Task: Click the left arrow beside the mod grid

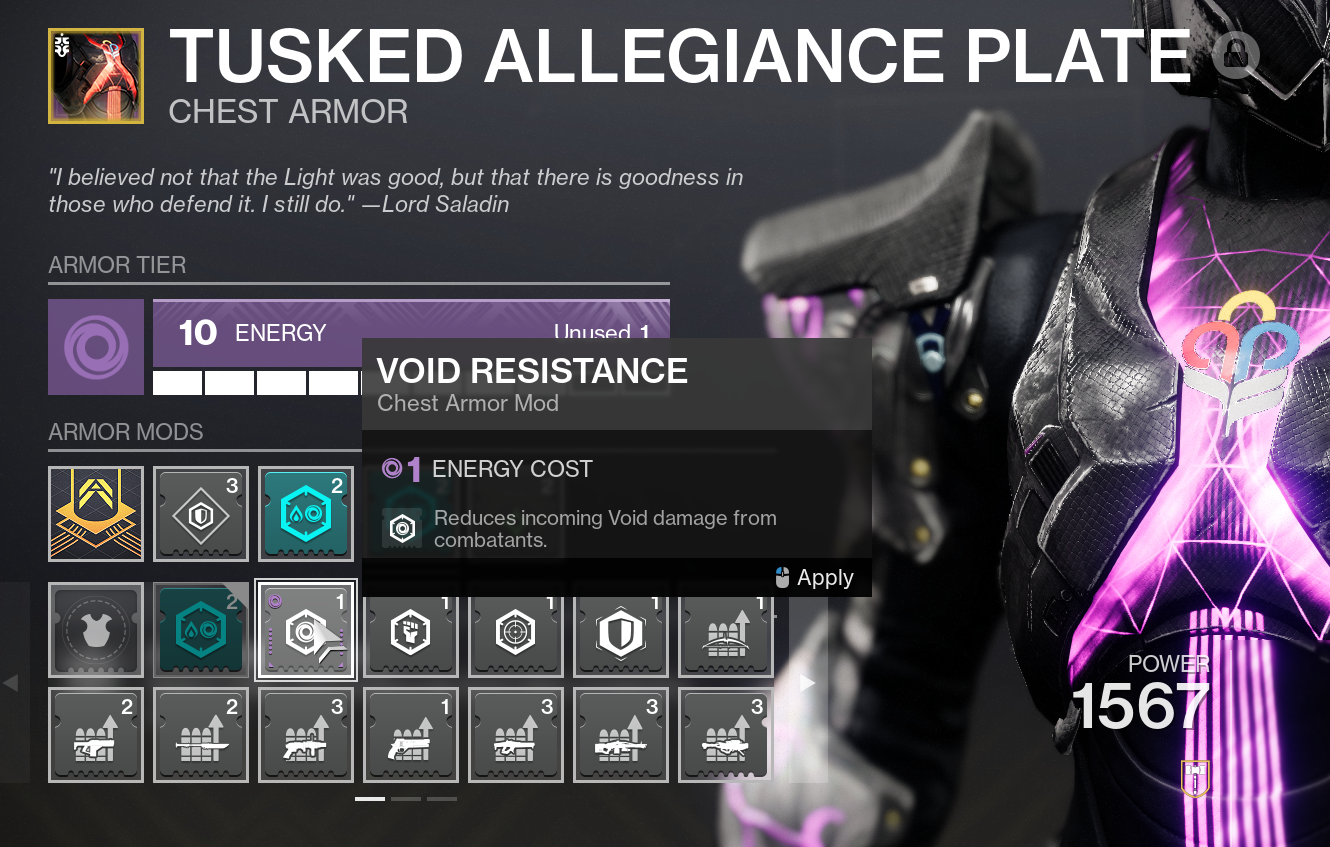Action: [x=11, y=683]
